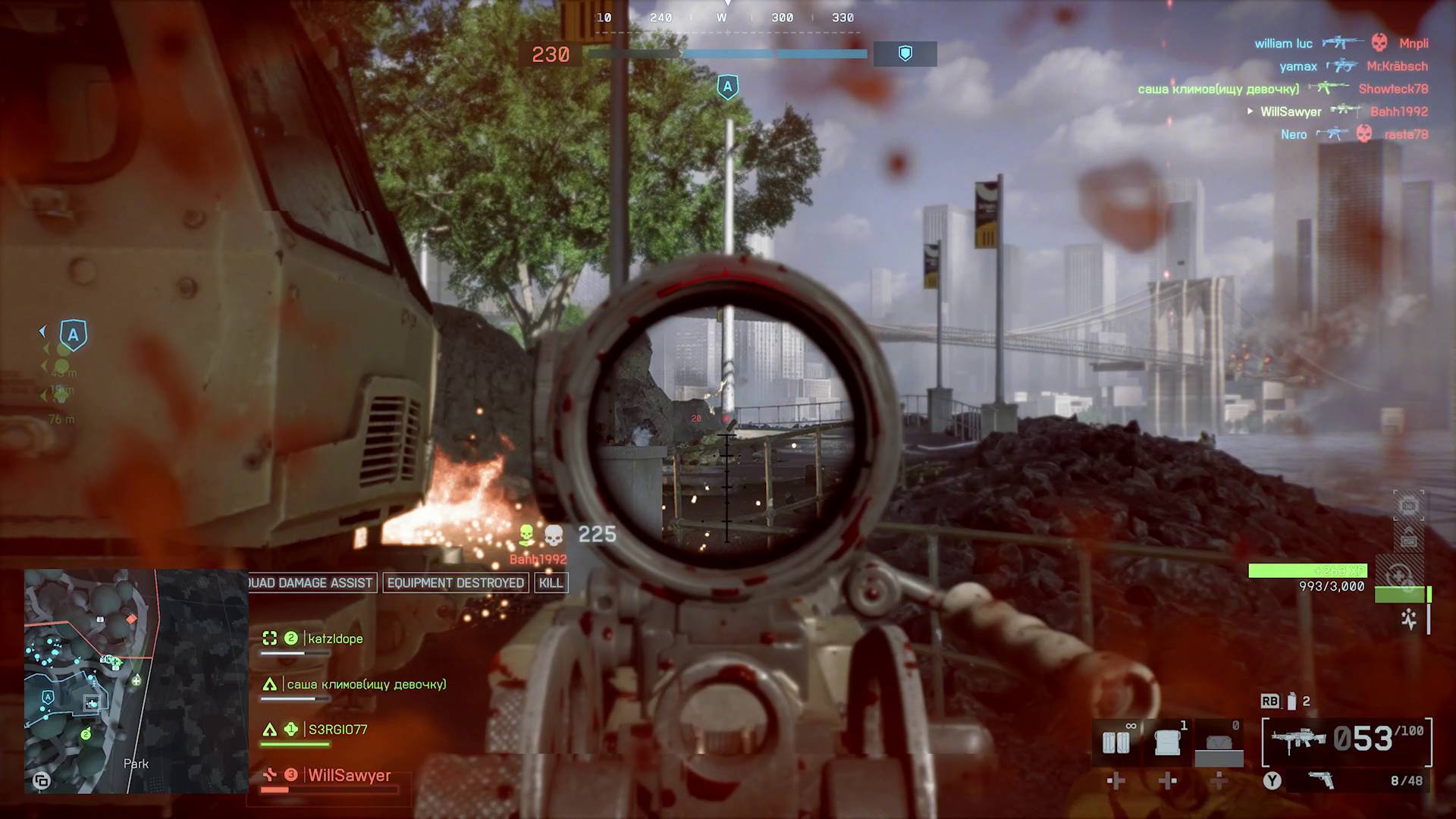This screenshot has width=1456, height=819.
Task: Click the headshot skull icon in Mnpli's killfeed entry
Action: click(1379, 43)
